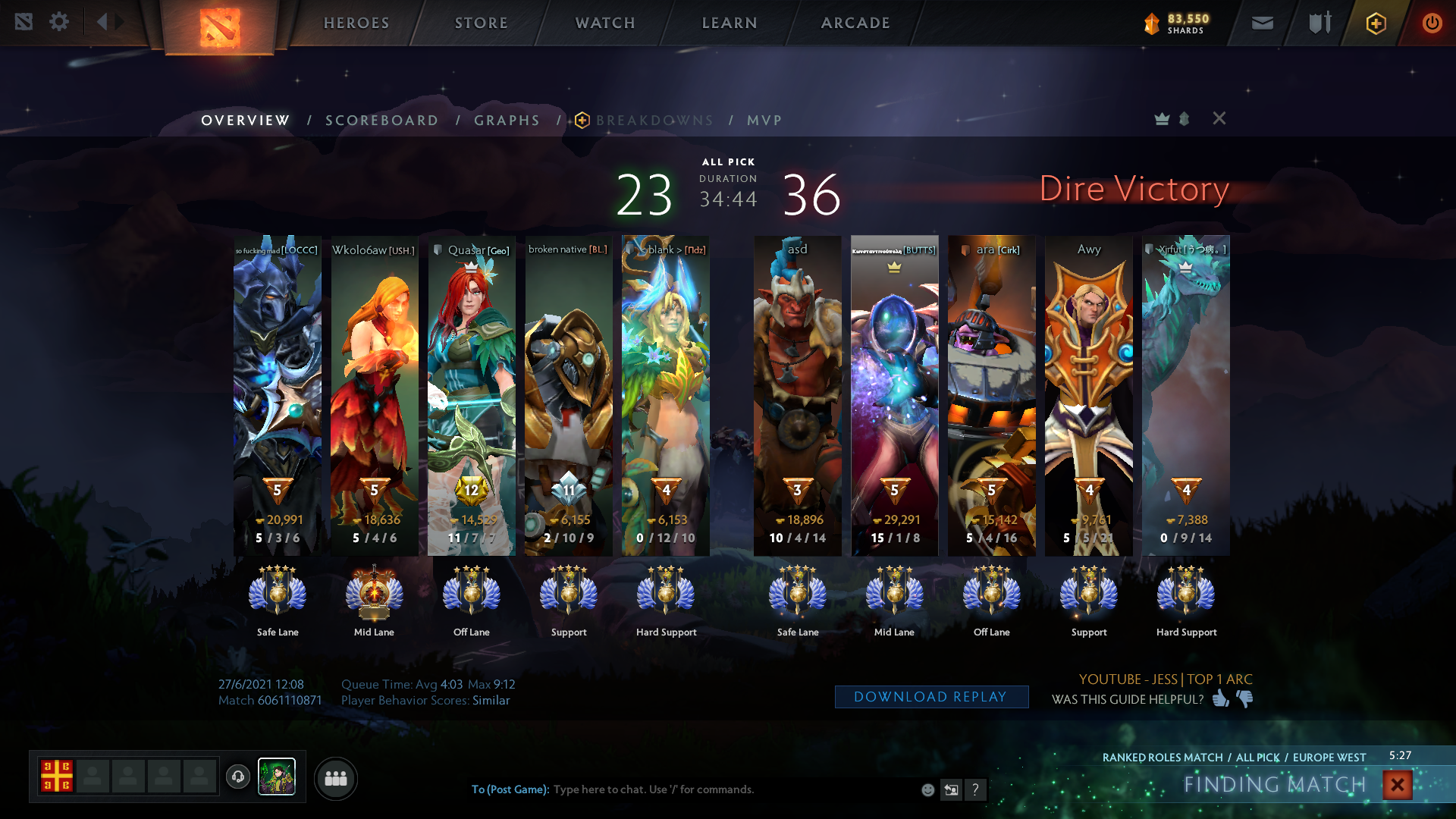The width and height of the screenshot is (1456, 819).
Task: Open the Breakdowns tab
Action: click(x=654, y=121)
